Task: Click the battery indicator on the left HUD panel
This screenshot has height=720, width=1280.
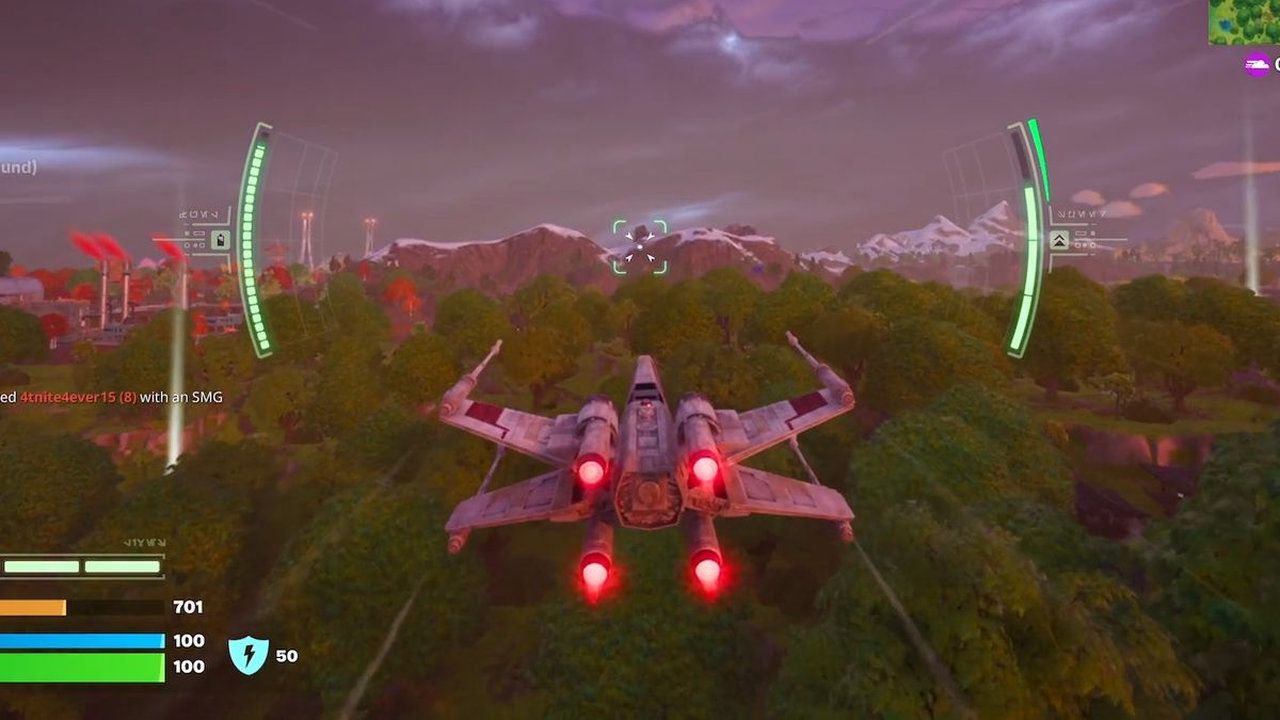Action: coord(220,240)
